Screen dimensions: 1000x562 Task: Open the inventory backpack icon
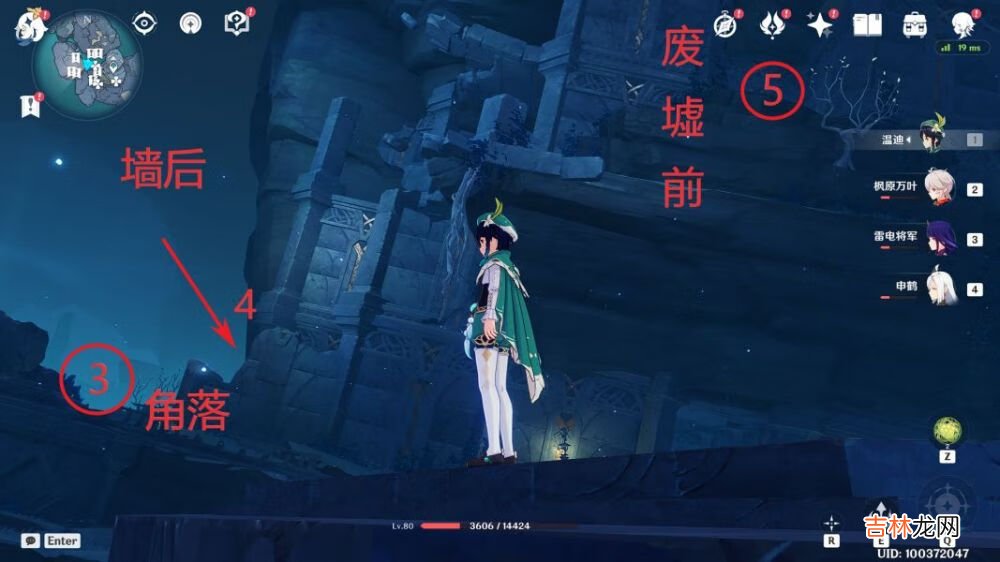pyautogui.click(x=914, y=25)
